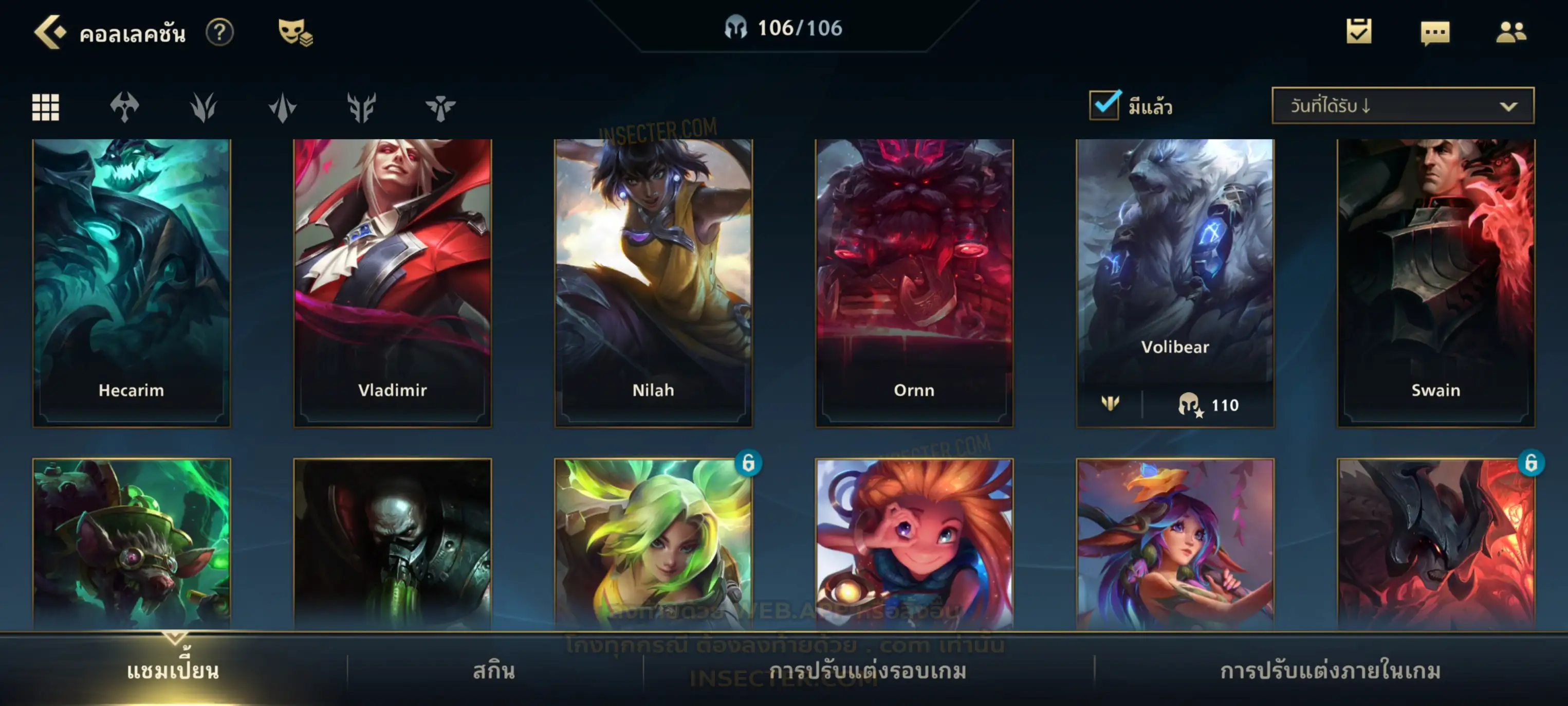The image size is (1568, 706).
Task: Open the clipboard checklist icon
Action: coord(1358,32)
